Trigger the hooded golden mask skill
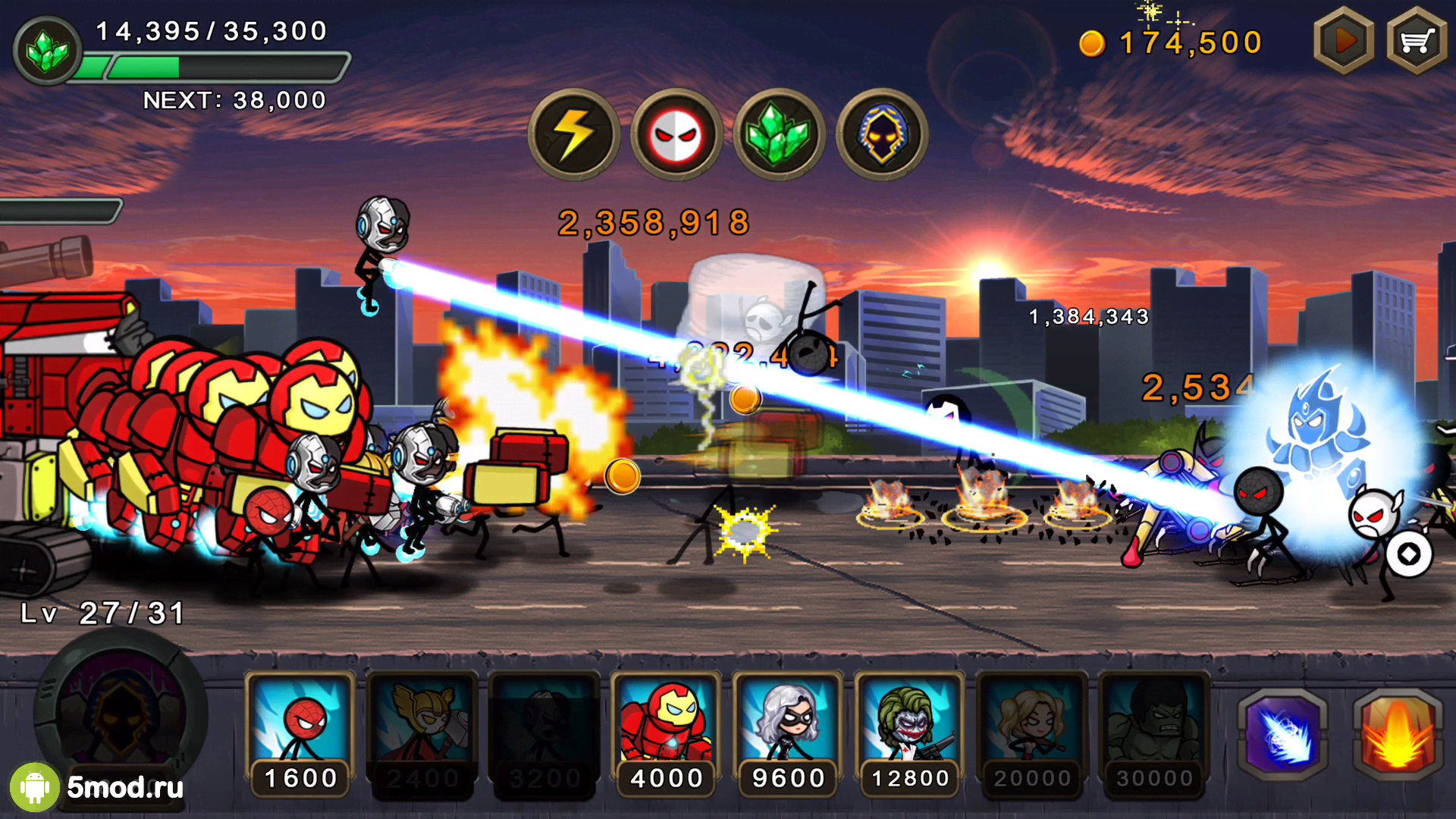The height and width of the screenshot is (819, 1456). click(x=881, y=135)
